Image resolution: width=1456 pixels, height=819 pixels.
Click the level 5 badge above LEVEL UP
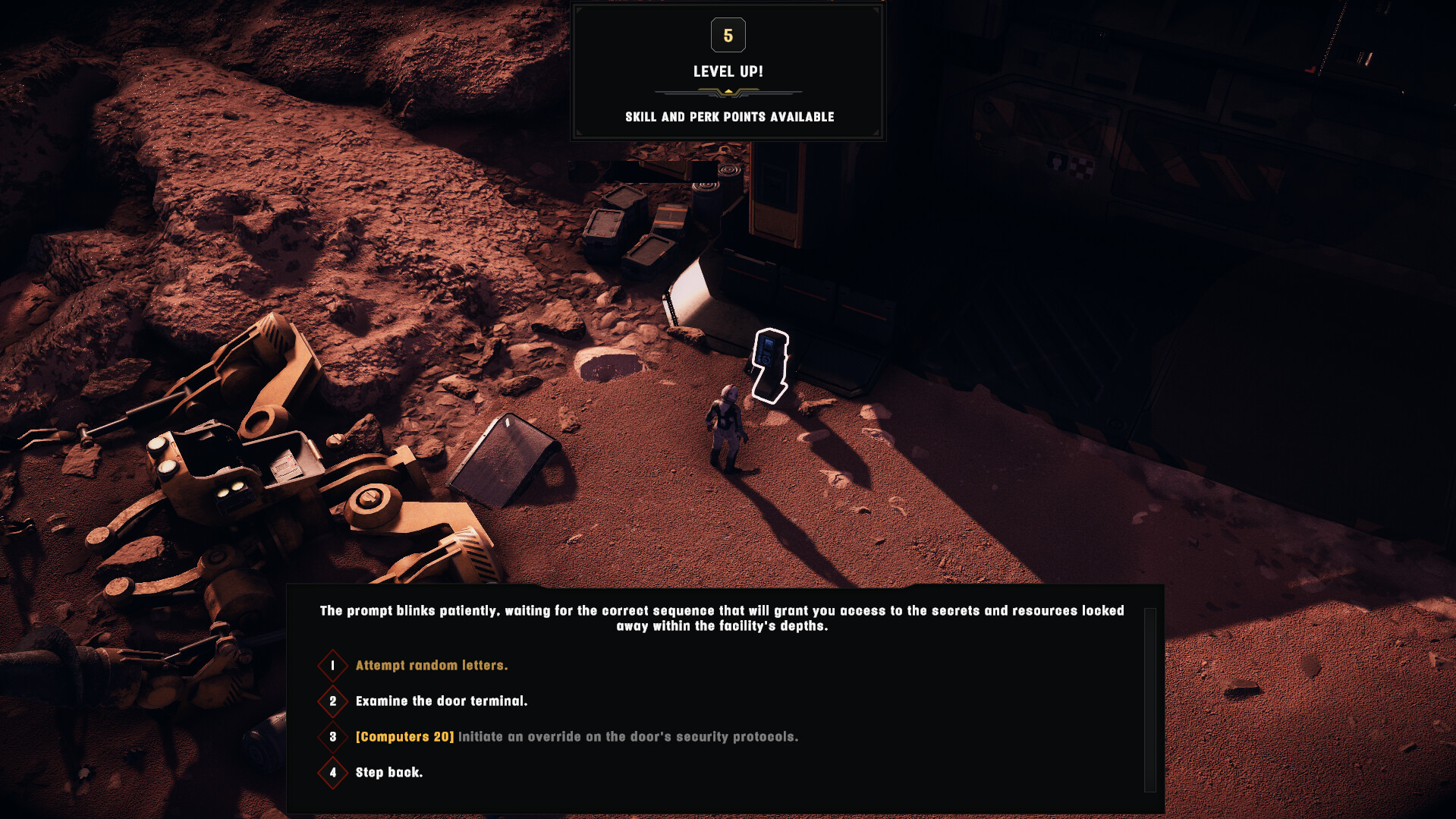pyautogui.click(x=728, y=35)
